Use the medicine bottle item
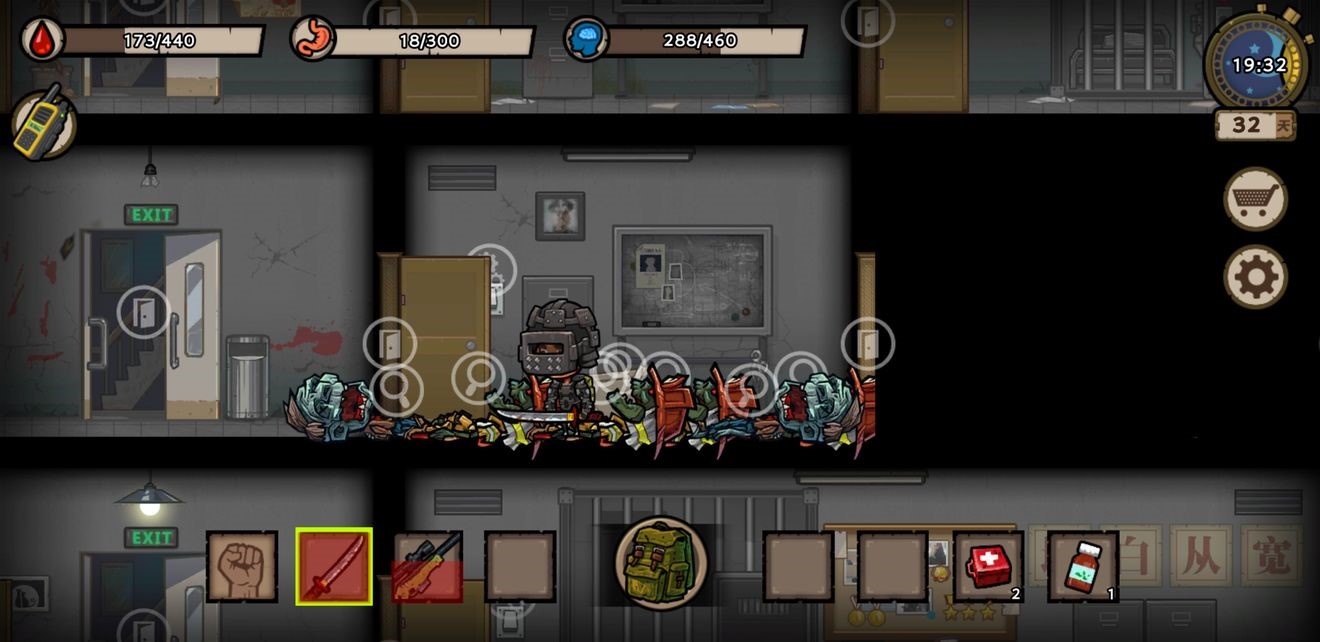The height and width of the screenshot is (642, 1320). pyautogui.click(x=1082, y=566)
